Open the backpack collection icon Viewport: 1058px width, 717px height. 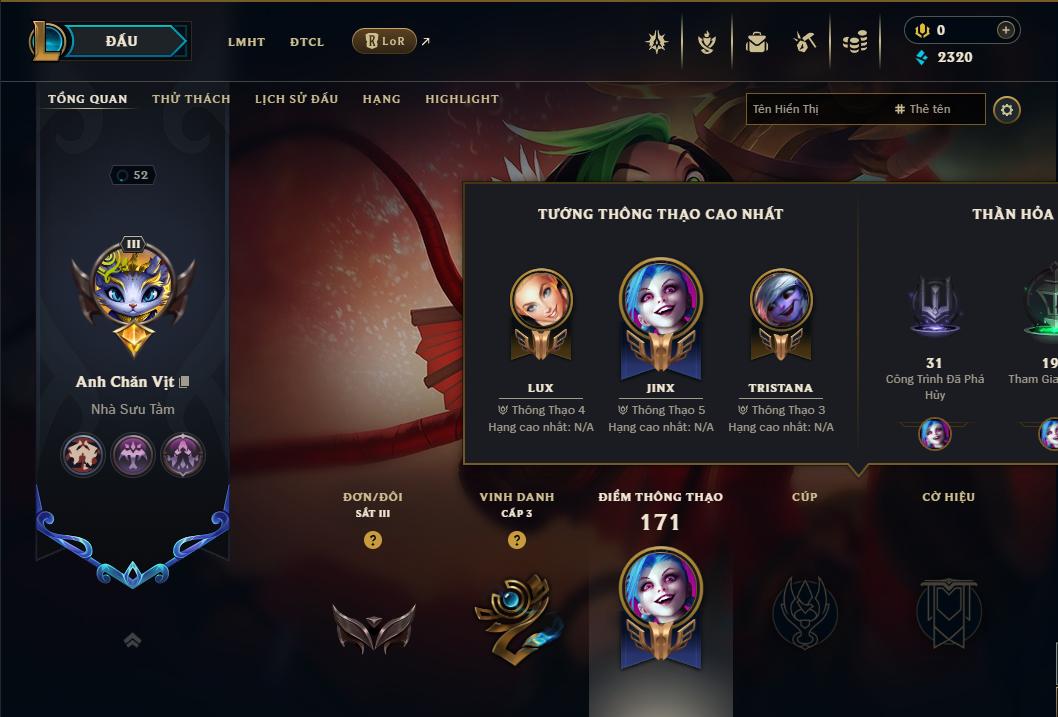[x=757, y=42]
